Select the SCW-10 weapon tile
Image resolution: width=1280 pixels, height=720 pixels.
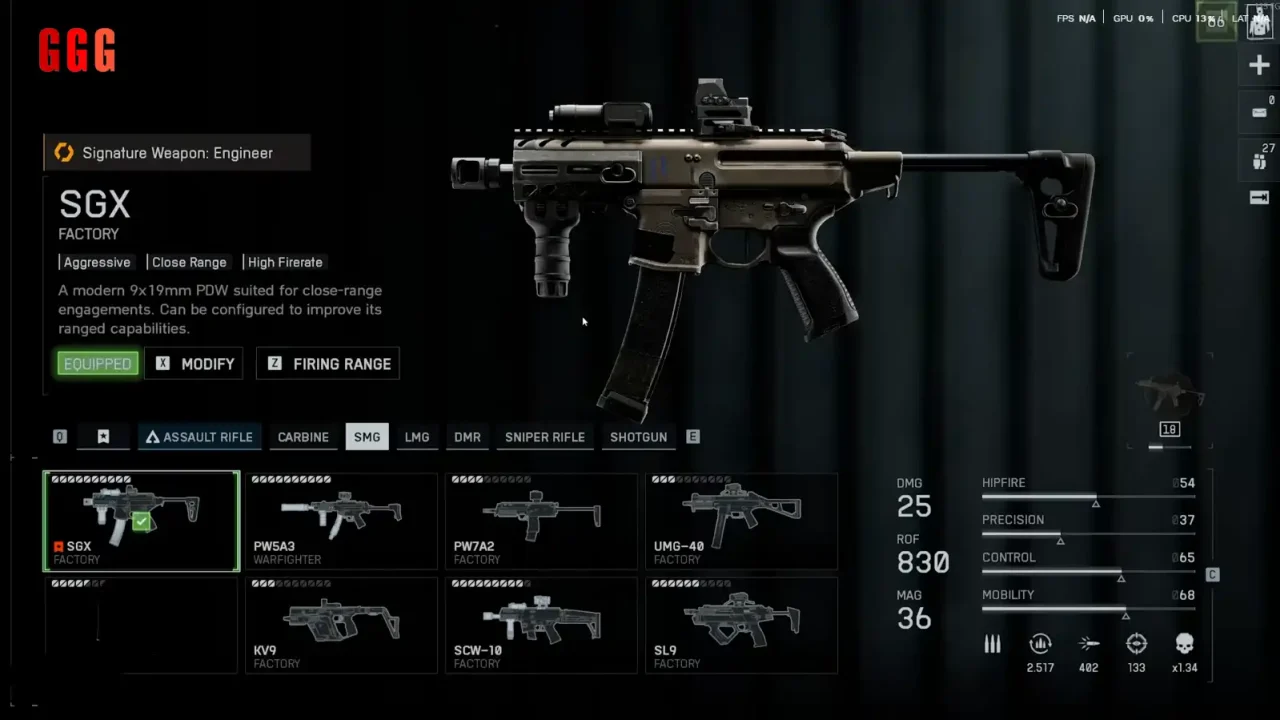(x=541, y=625)
